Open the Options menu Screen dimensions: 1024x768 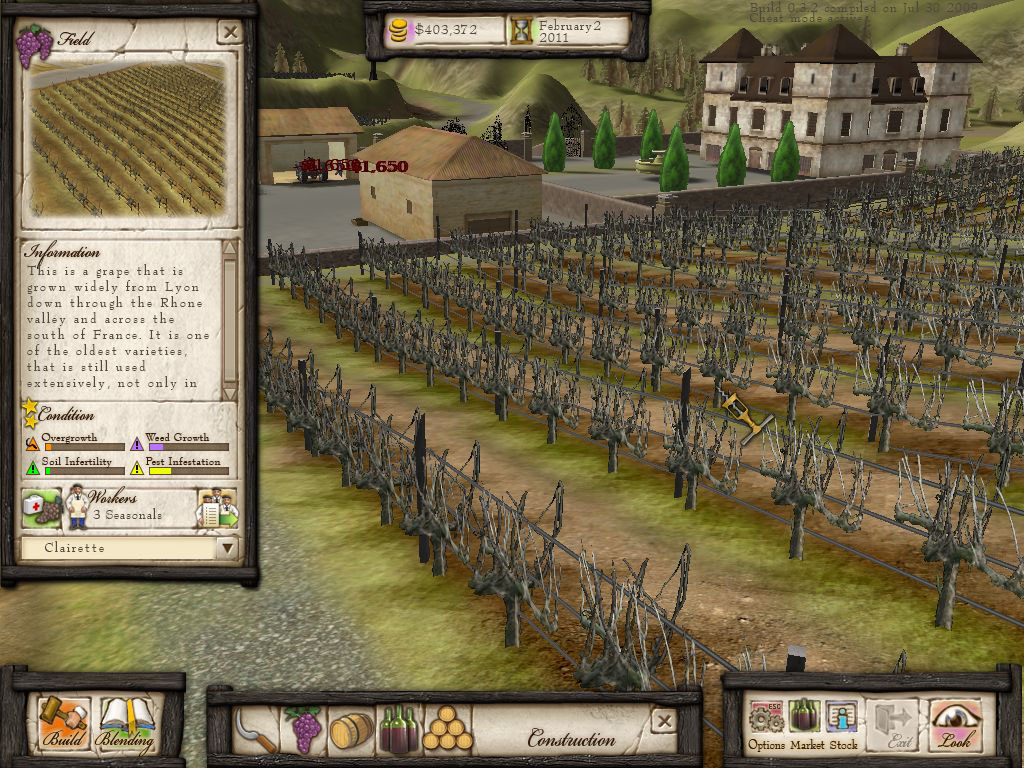(x=766, y=723)
